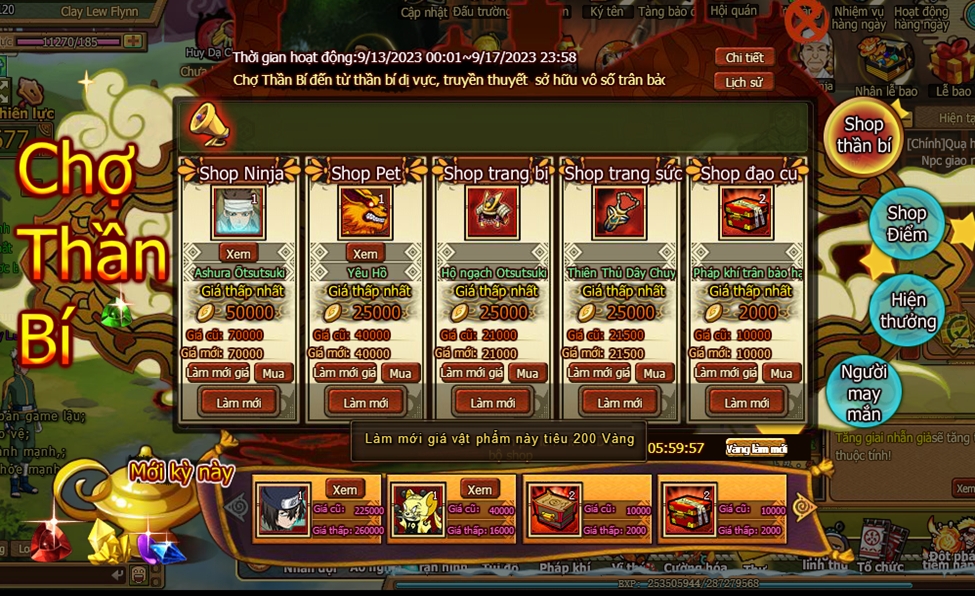Open the Chi tiết details button
Viewport: 975px width, 596px height.
coord(744,58)
